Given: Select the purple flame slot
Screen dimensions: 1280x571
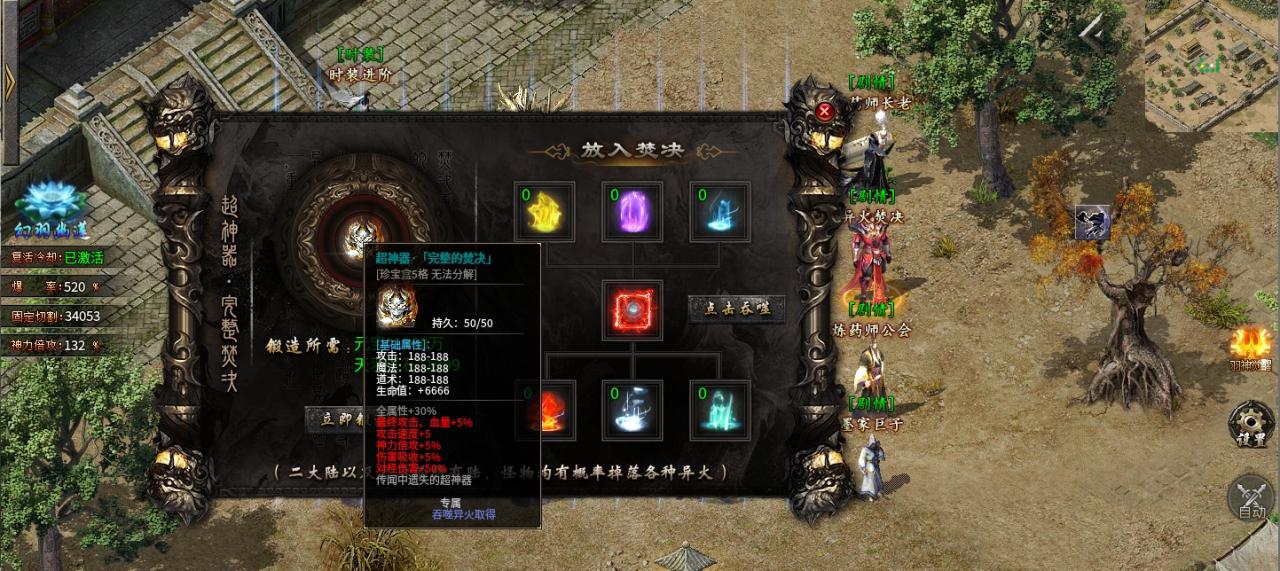Looking at the screenshot, I should click(631, 211).
